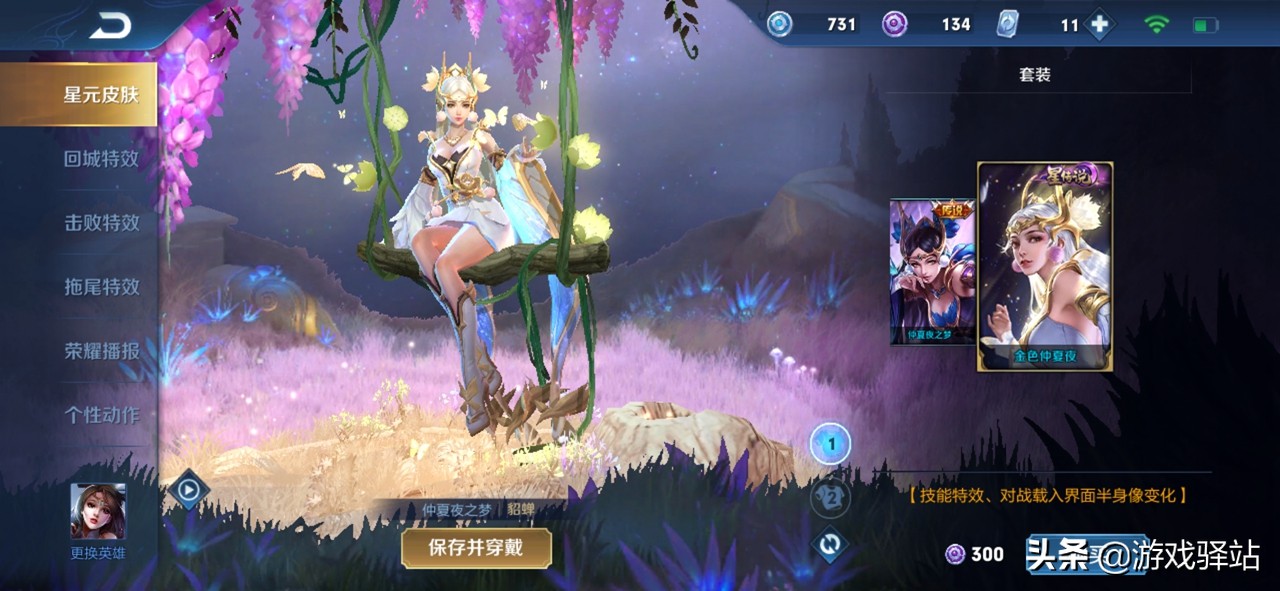Select the 仲夏夜之梦 skin card
Image resolution: width=1280 pixels, height=591 pixels.
click(932, 270)
